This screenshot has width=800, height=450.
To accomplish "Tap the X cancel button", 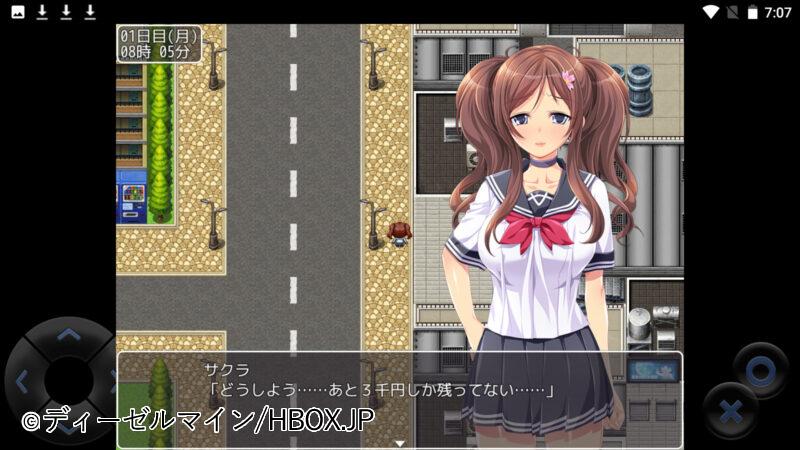I will (730, 410).
